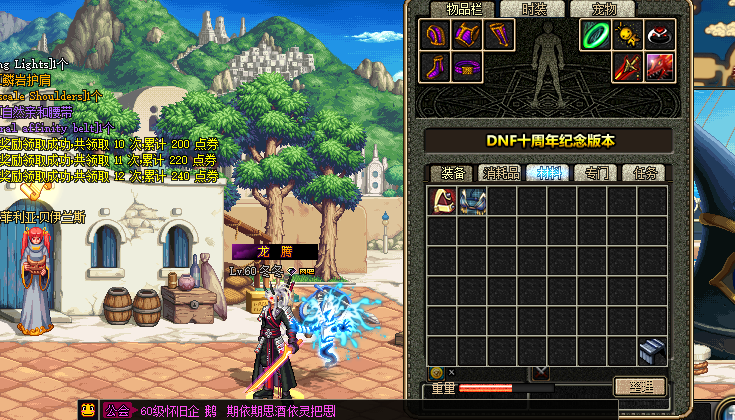Select the equipped purple shoulder armor slot
This screenshot has width=735, height=420.
[436, 36]
